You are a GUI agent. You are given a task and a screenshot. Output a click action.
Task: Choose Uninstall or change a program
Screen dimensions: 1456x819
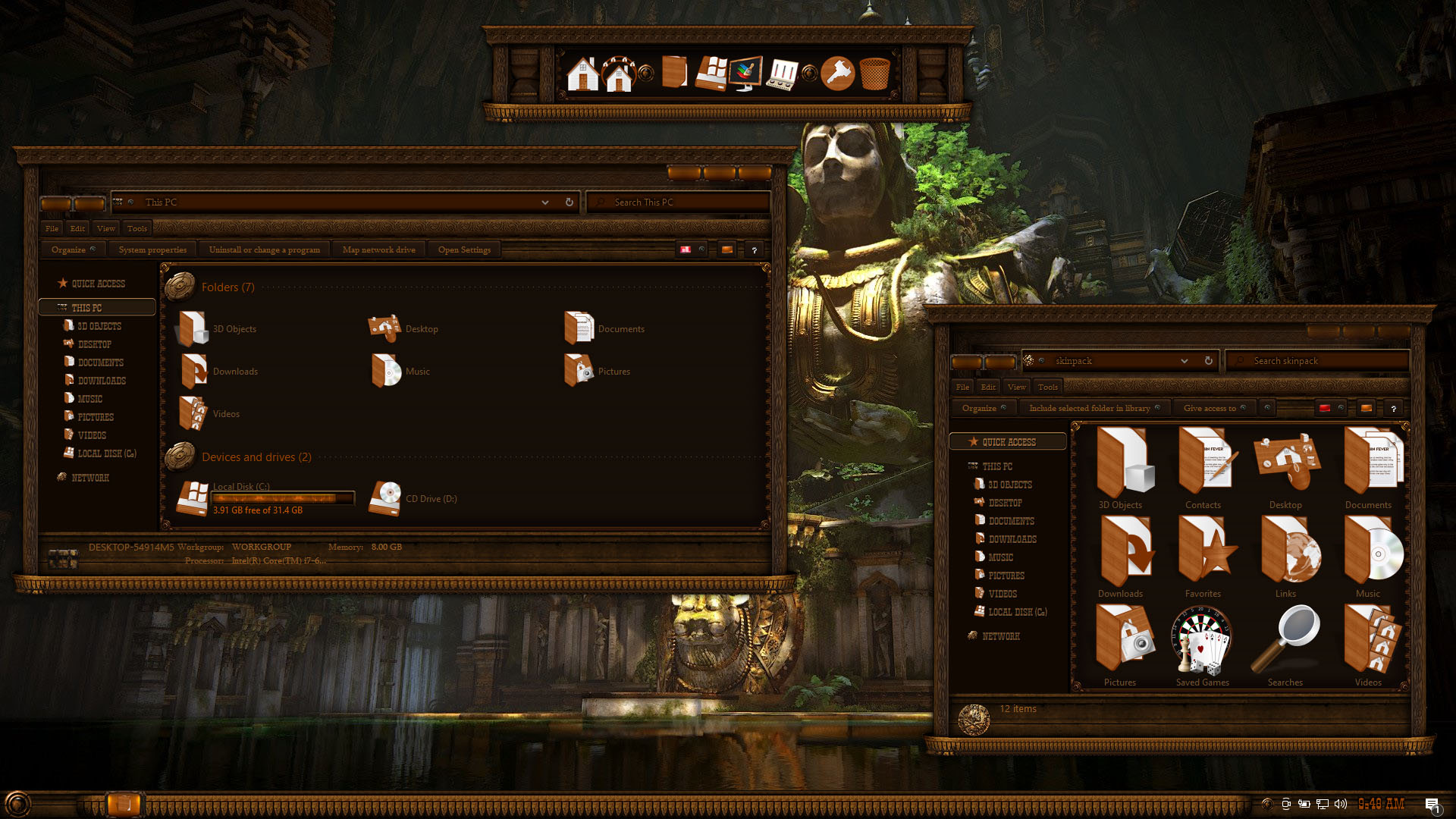pyautogui.click(x=264, y=249)
